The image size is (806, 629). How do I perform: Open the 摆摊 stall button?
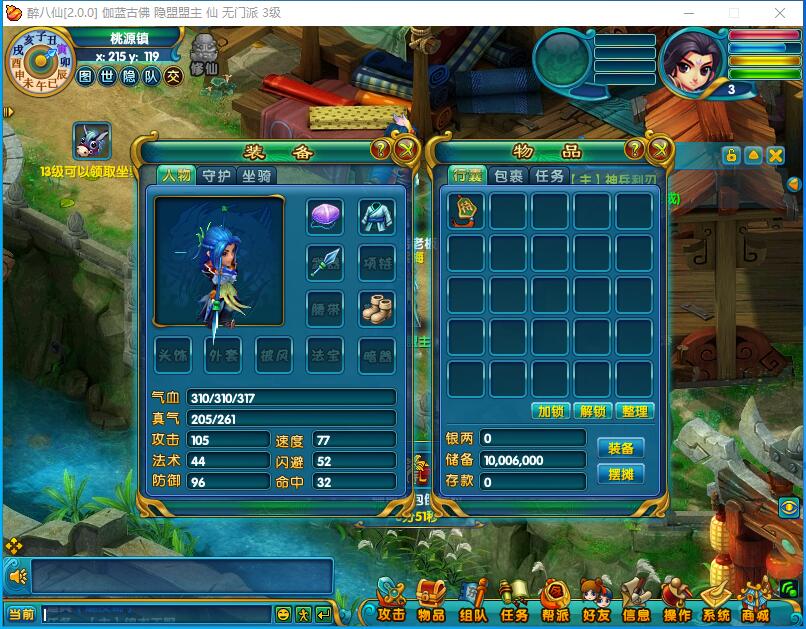click(620, 474)
